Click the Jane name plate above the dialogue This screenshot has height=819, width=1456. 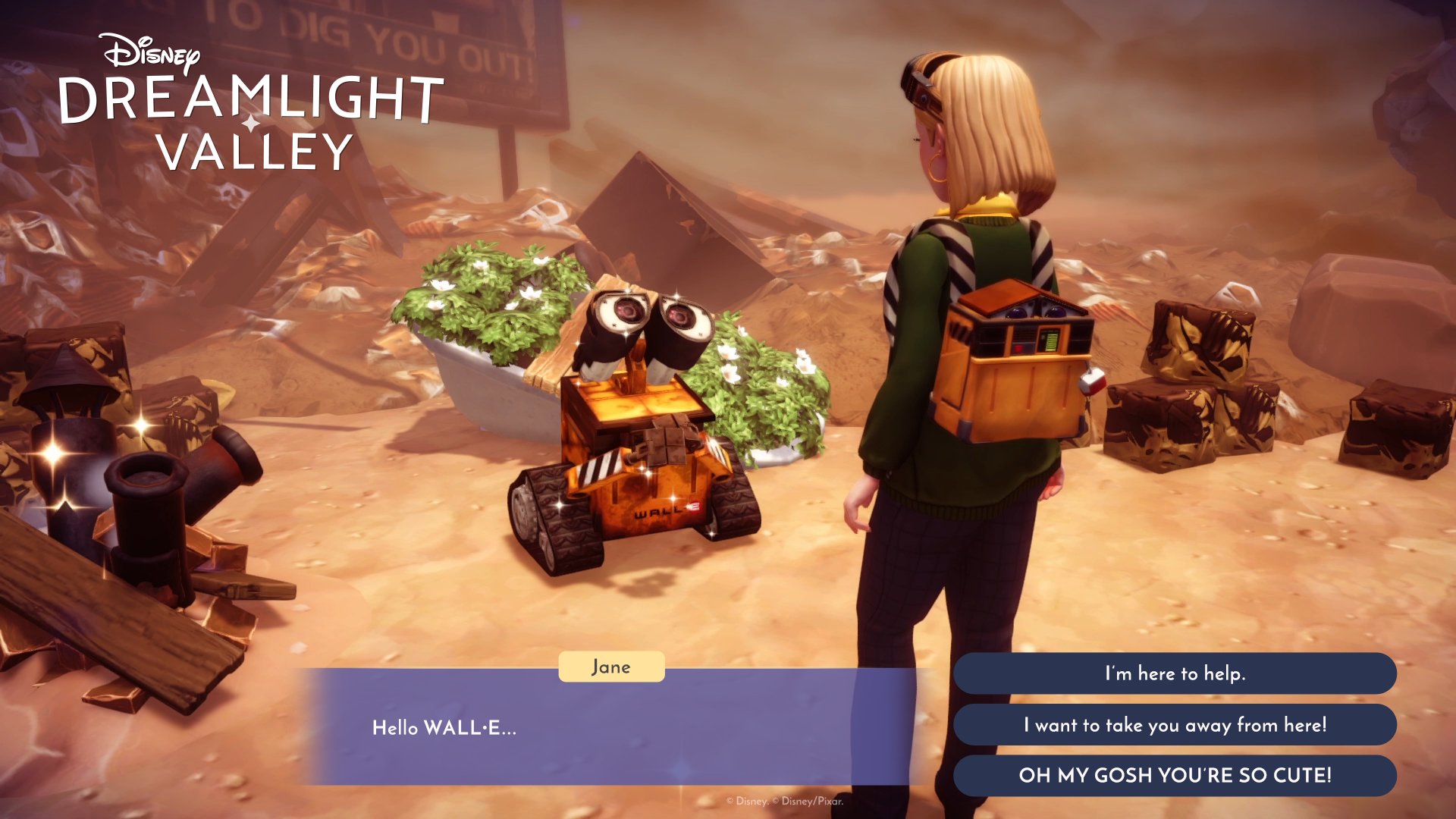click(x=611, y=667)
